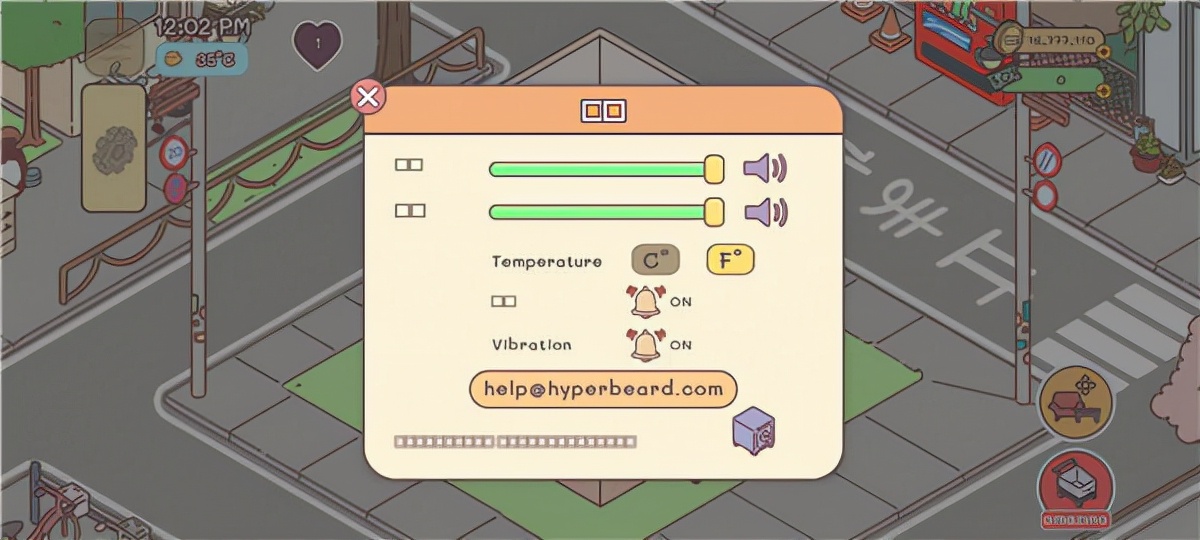Click the gear settings panel

click(x=113, y=148)
